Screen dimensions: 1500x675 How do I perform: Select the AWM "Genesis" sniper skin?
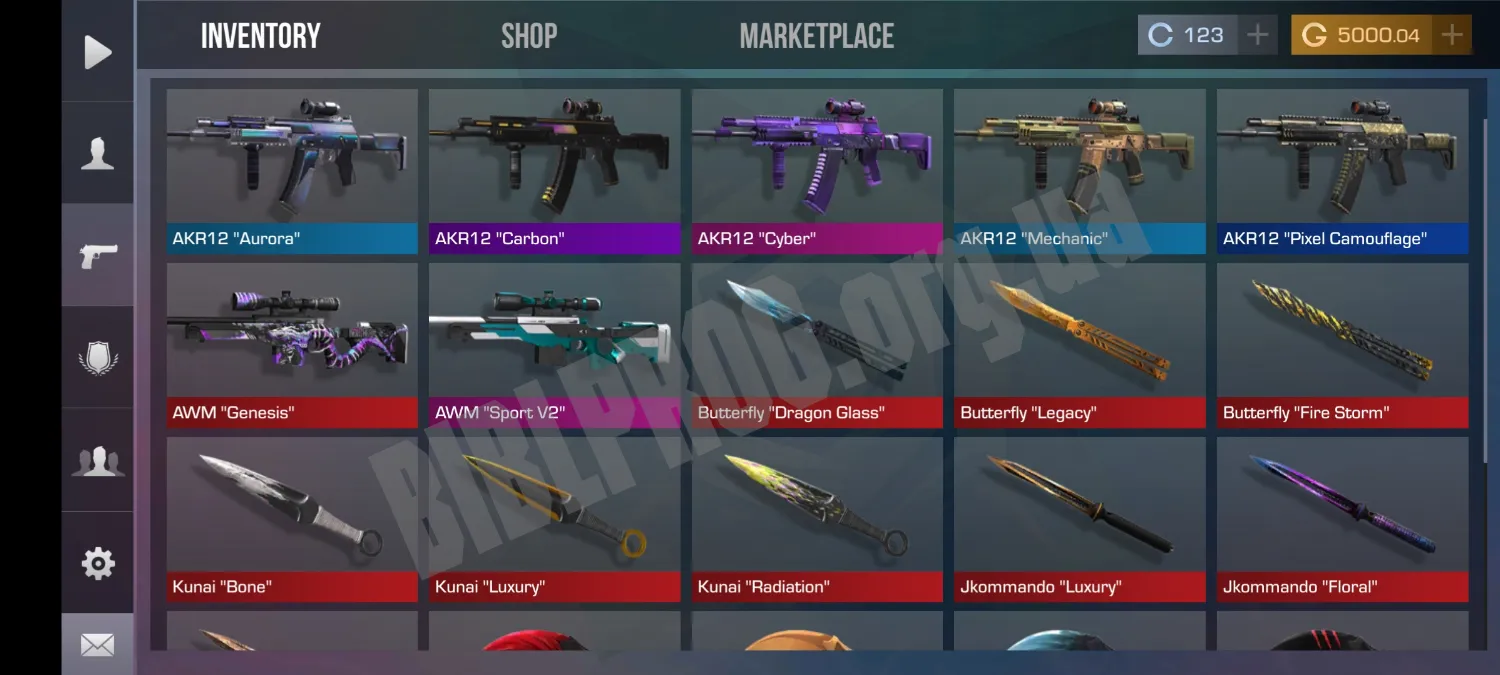tap(292, 344)
